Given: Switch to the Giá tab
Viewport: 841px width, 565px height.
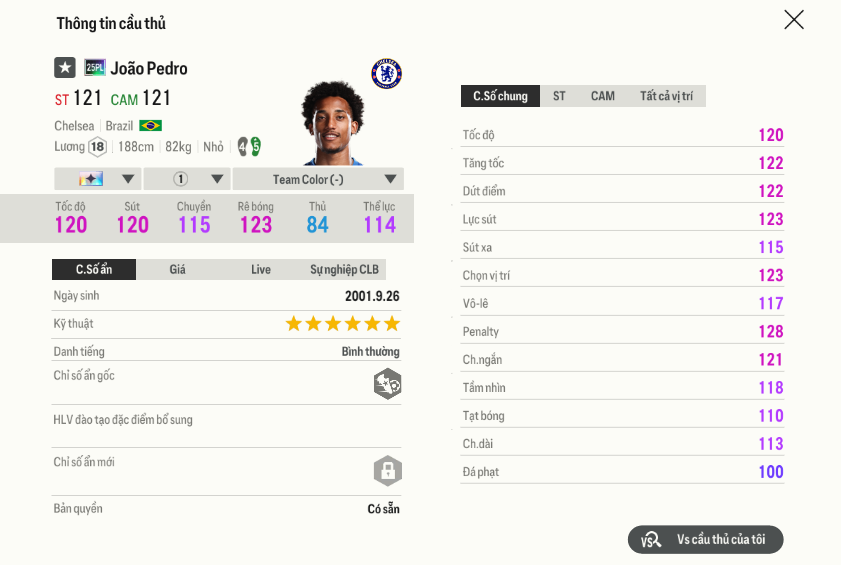Looking at the screenshot, I should coord(177,269).
